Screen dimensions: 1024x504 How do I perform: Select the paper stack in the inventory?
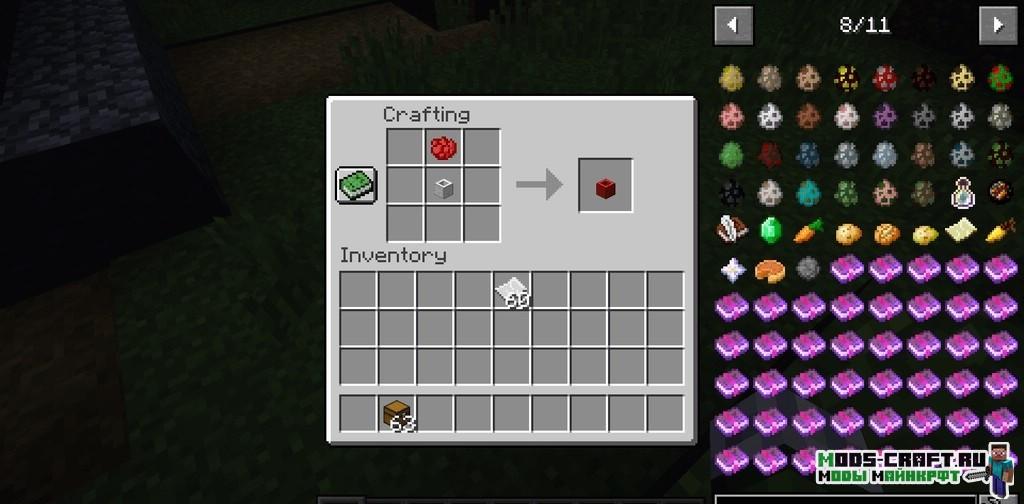[x=512, y=290]
